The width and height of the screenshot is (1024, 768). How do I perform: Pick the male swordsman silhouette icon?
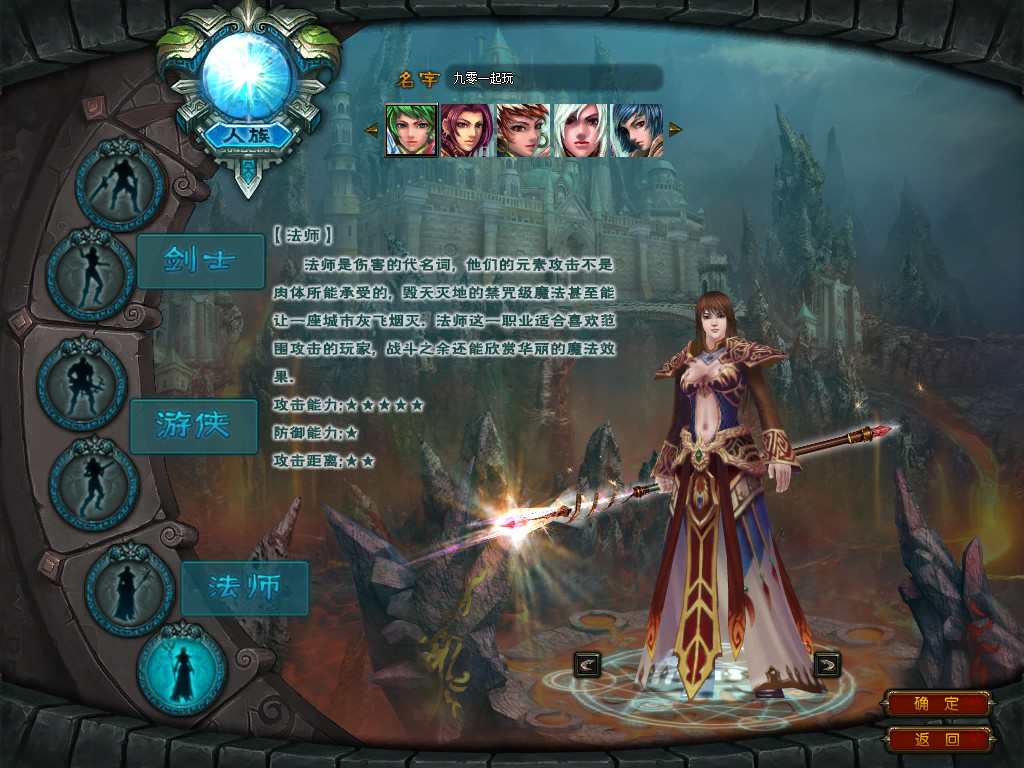click(120, 185)
